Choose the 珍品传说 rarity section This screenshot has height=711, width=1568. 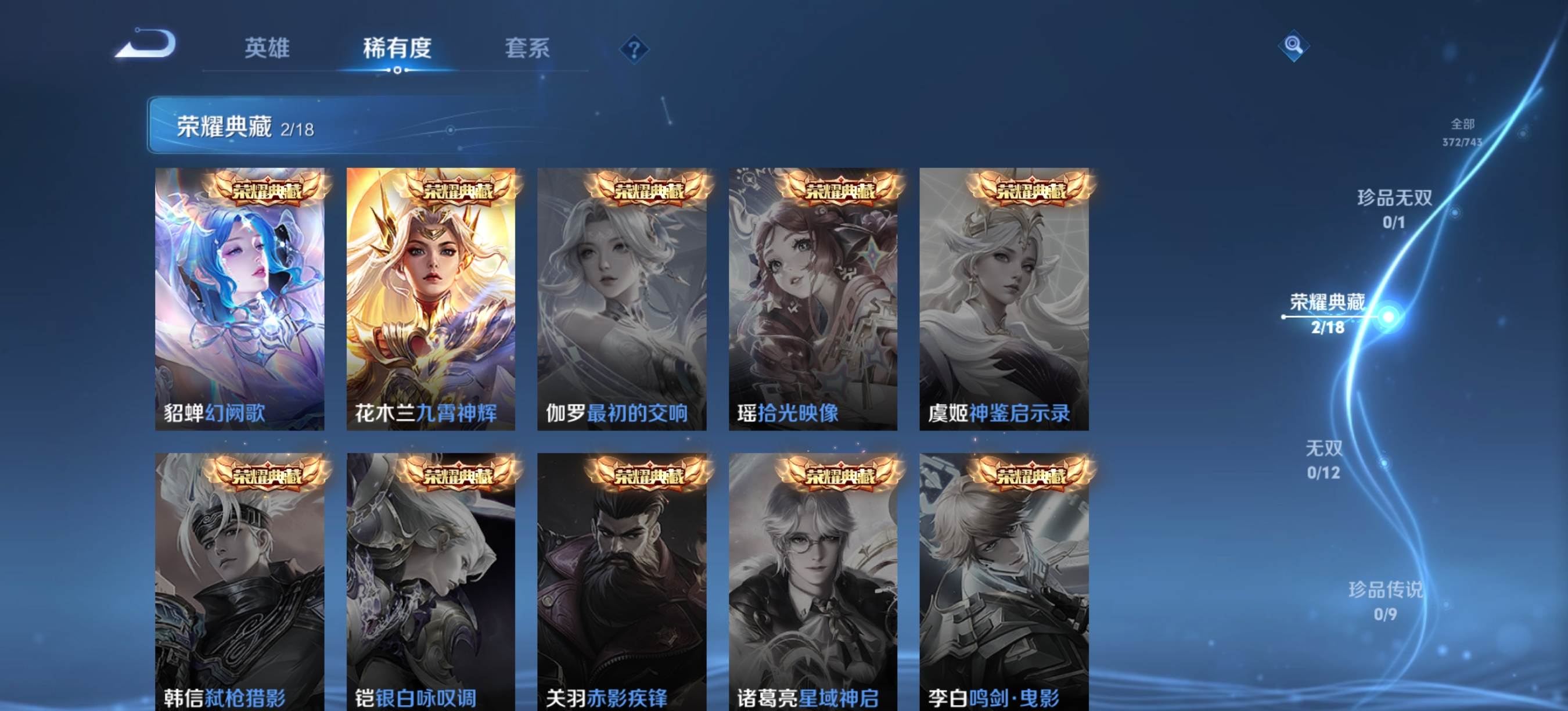1385,600
